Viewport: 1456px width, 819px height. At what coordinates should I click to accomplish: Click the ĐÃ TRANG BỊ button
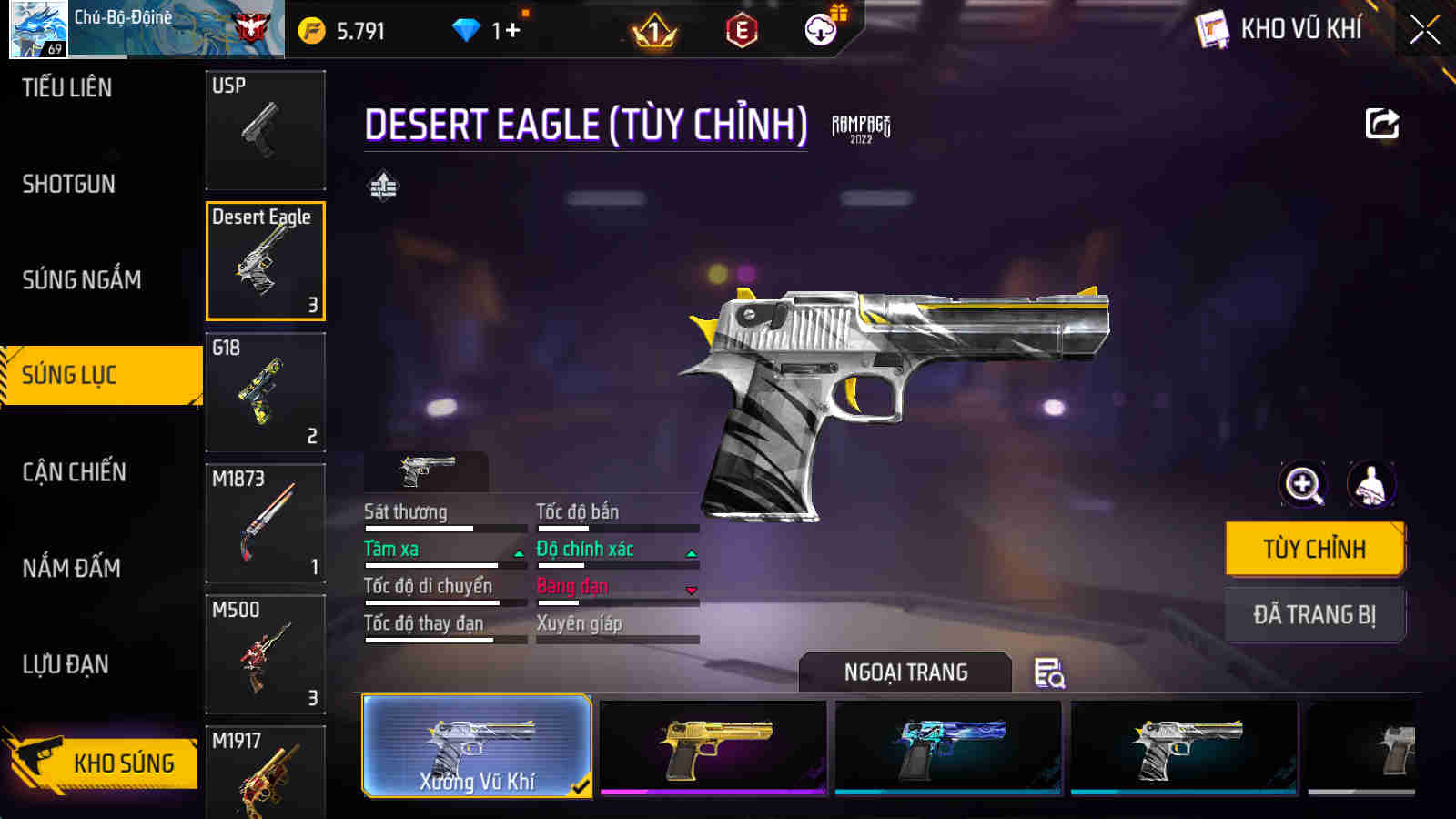pos(1314,614)
